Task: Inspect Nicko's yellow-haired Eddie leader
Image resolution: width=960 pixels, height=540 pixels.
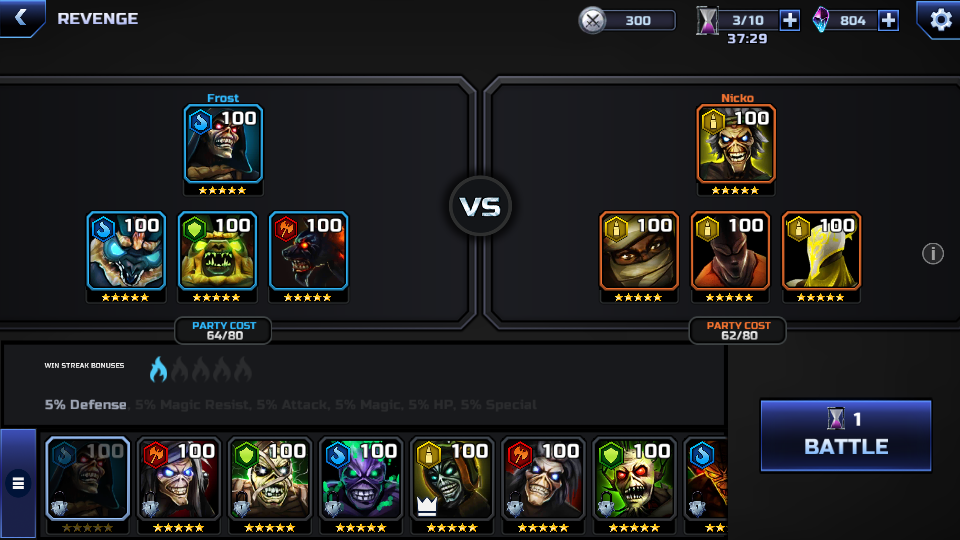Action: 736,144
